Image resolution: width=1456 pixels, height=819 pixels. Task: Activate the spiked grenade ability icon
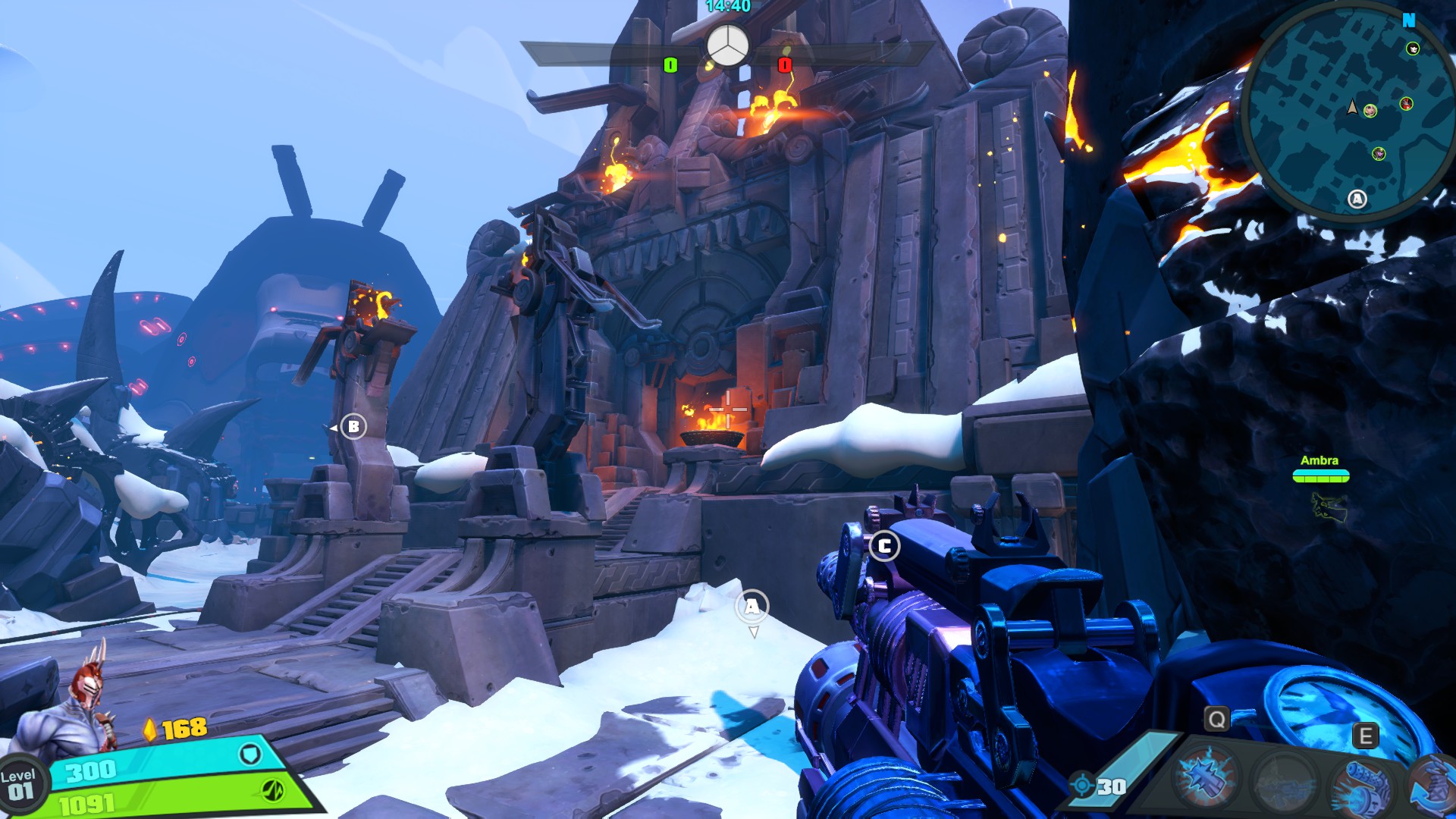coord(1204,778)
